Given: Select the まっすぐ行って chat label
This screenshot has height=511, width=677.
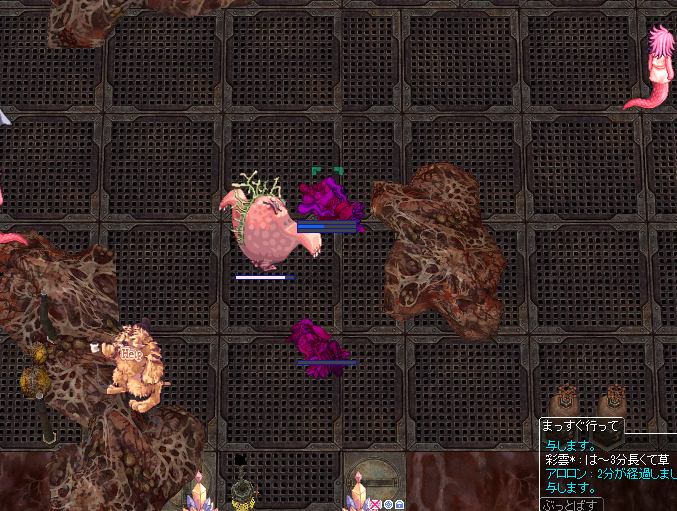Looking at the screenshot, I should click(x=581, y=426).
